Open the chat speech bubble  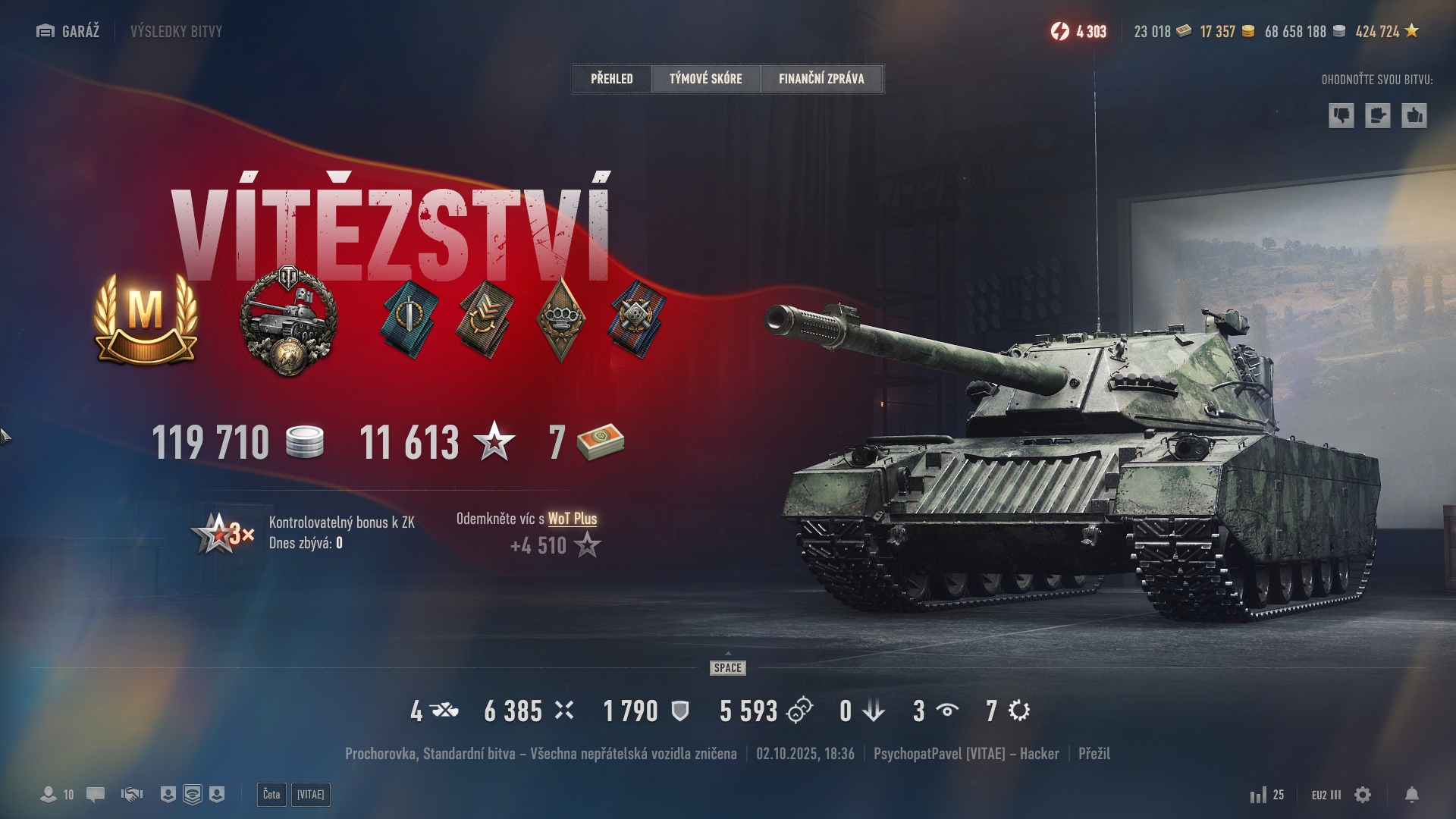(x=96, y=794)
